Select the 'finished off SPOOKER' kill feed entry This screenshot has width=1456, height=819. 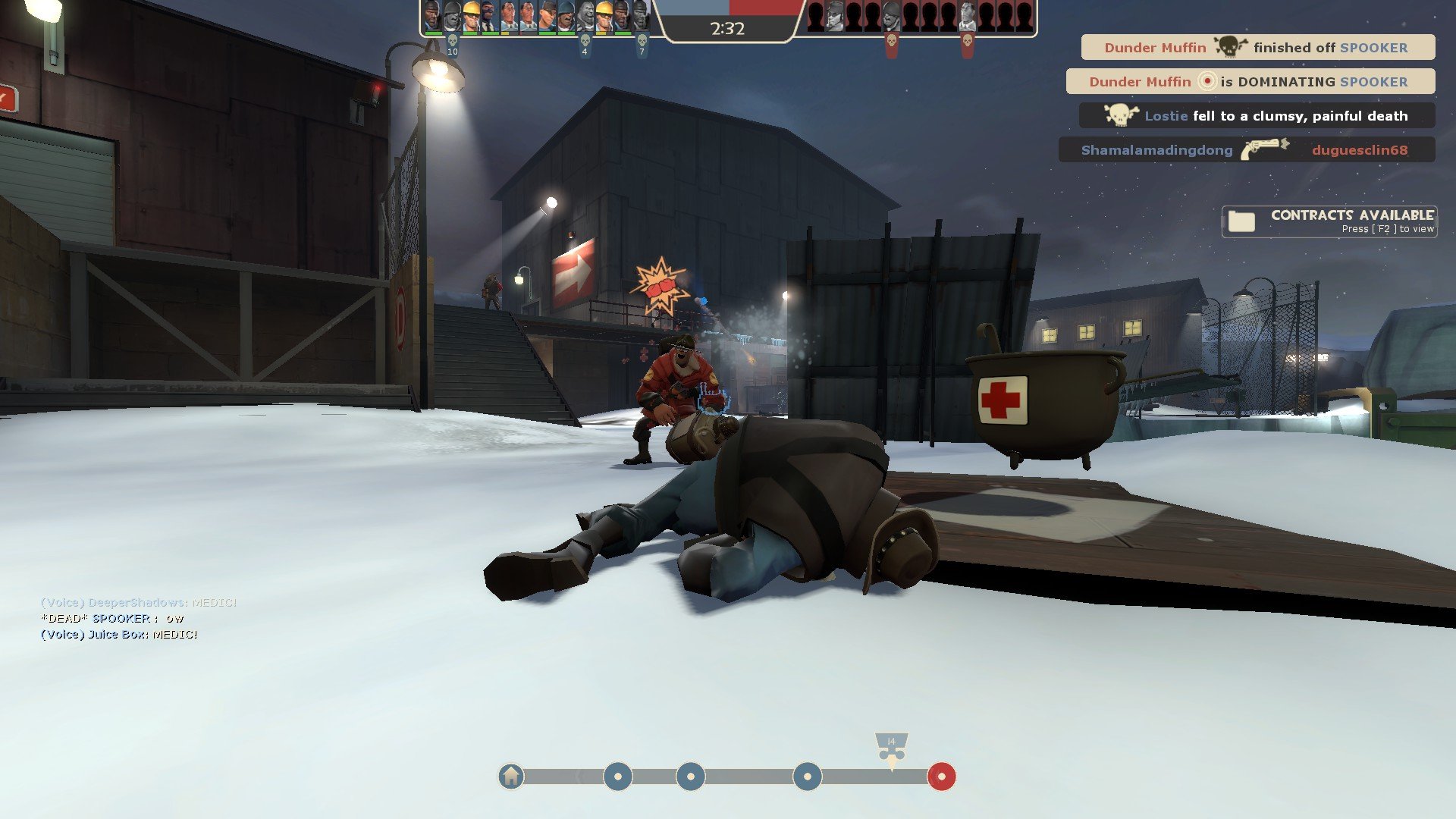point(1257,47)
